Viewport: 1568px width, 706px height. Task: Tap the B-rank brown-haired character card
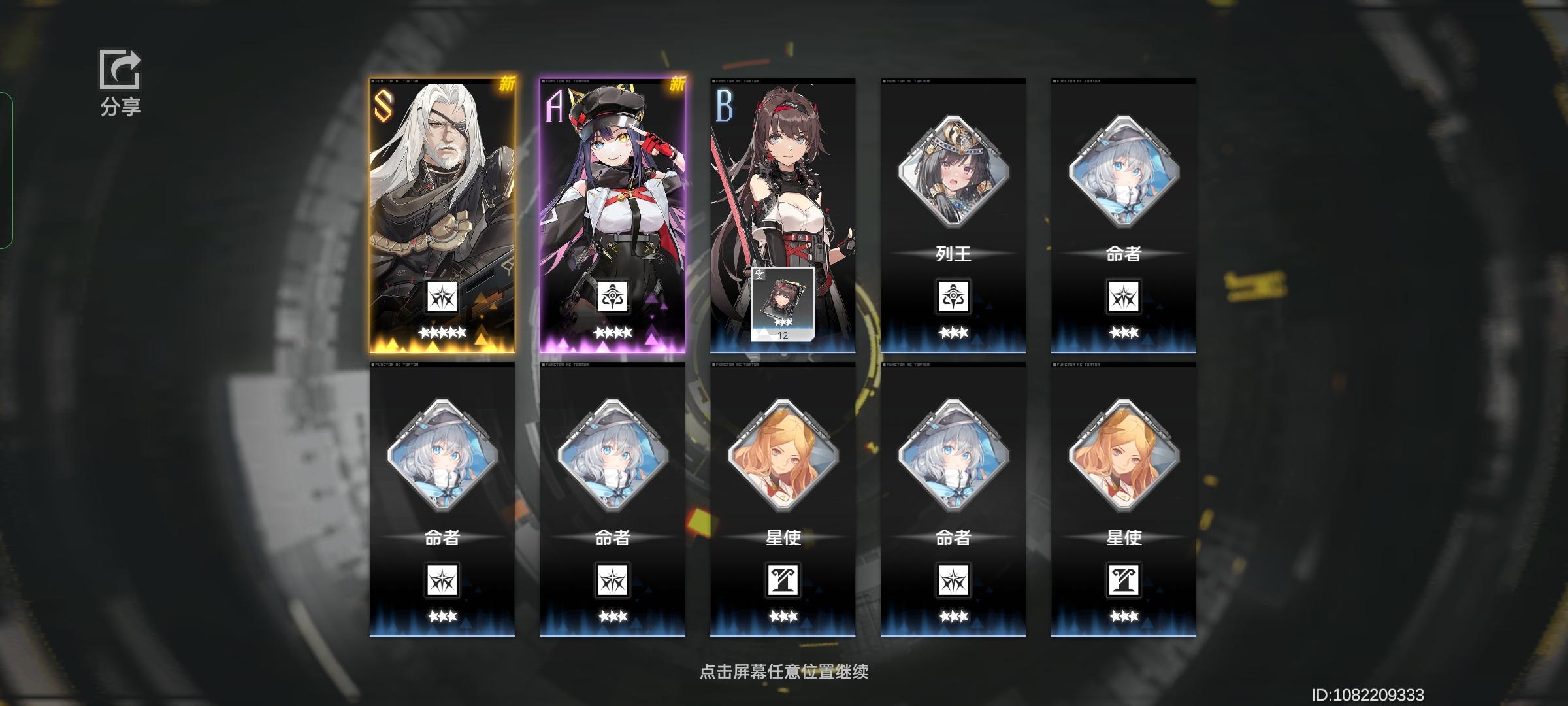[781, 183]
